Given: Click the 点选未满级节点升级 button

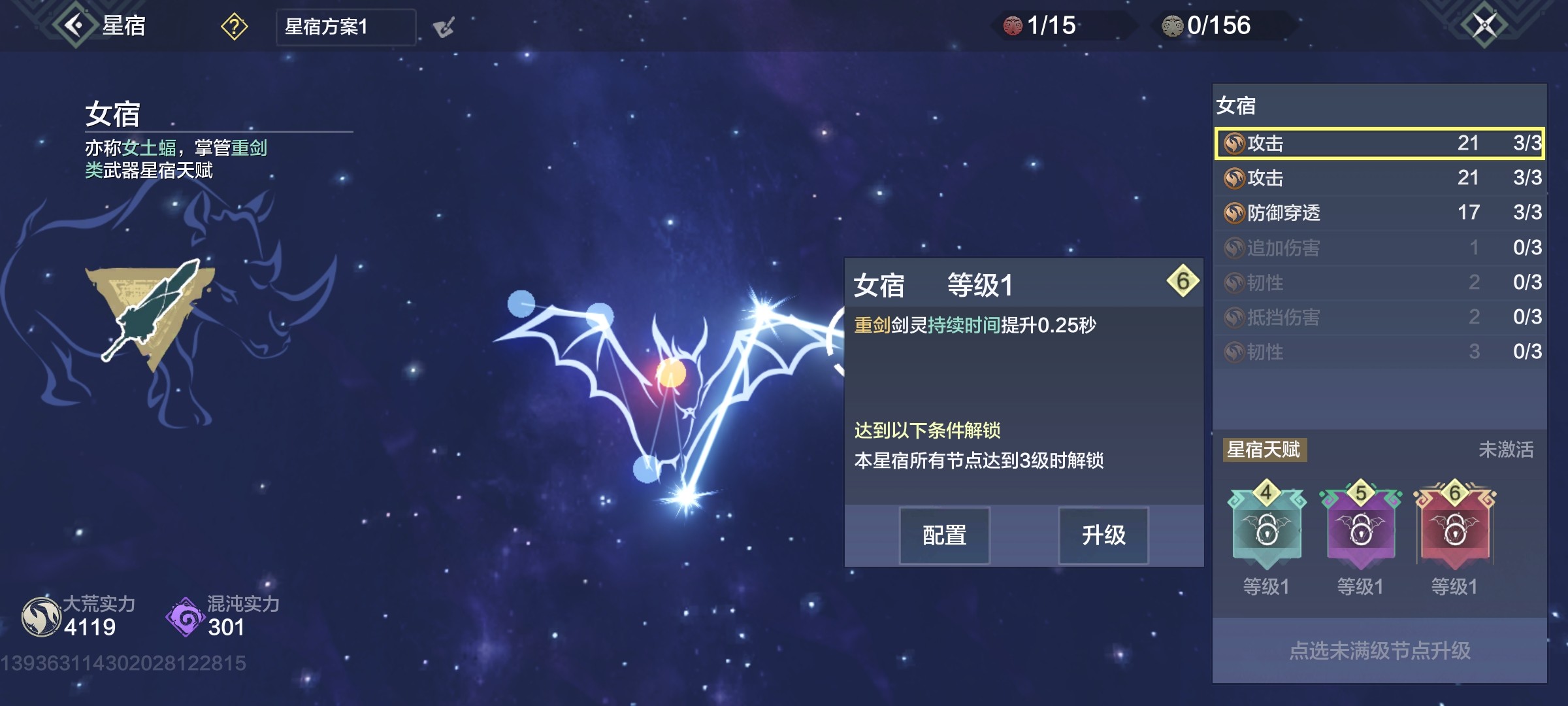Looking at the screenshot, I should [x=1380, y=650].
